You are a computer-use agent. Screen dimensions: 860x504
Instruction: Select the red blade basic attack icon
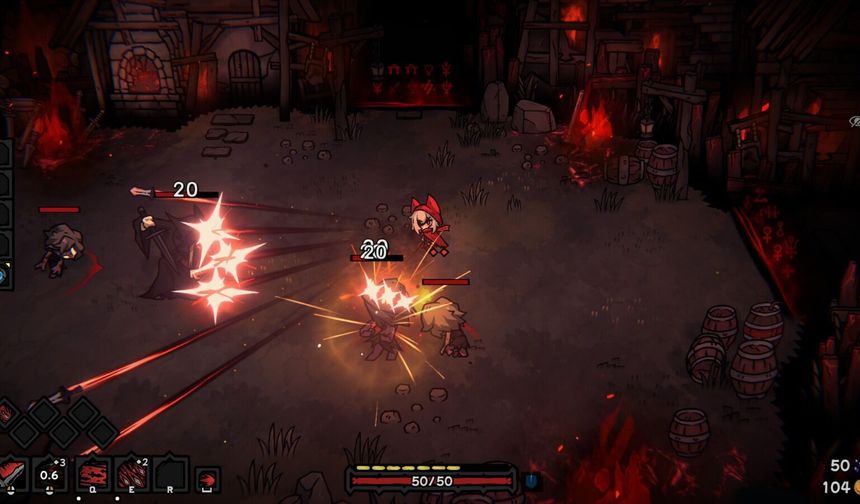[13, 474]
